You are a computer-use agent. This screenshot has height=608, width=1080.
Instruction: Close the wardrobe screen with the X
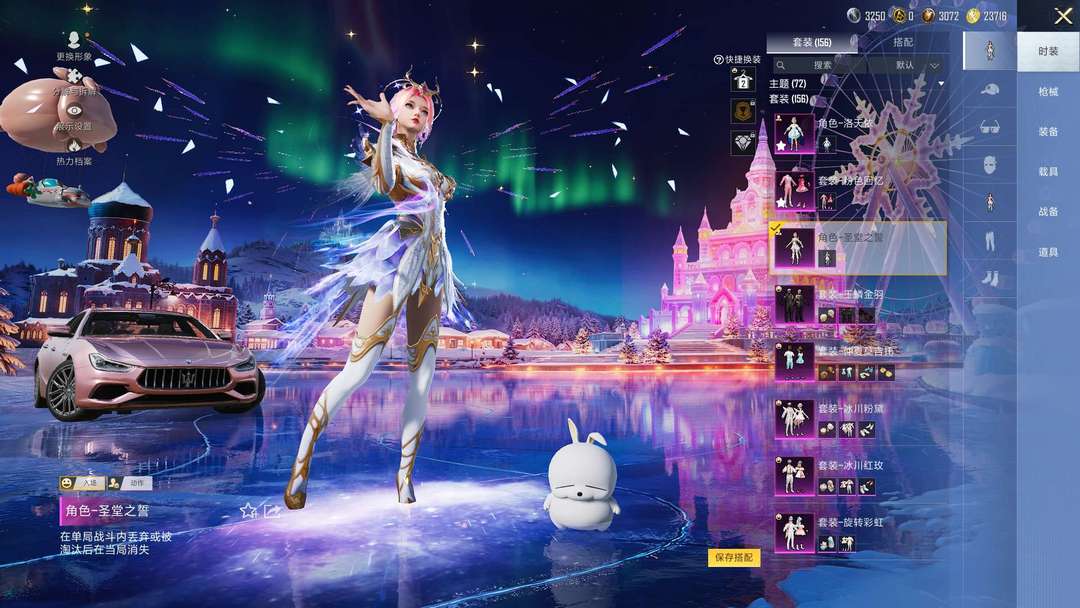1063,16
